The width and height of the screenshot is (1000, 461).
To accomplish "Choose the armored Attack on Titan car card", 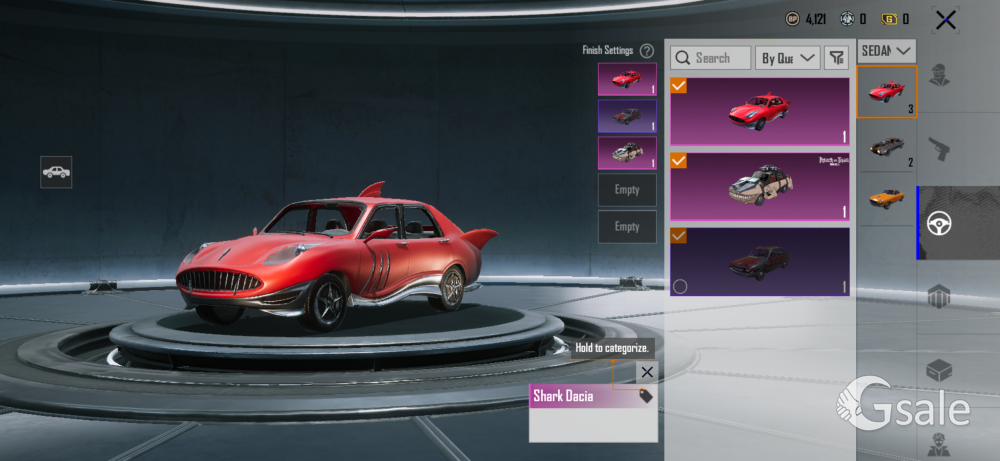I will 760,185.
